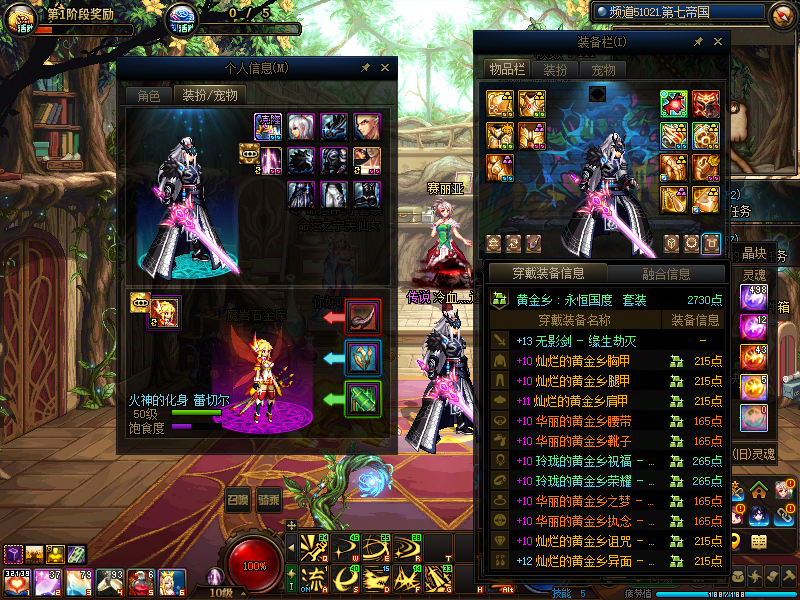Select the red demon mask equipment slot
Image resolution: width=800 pixels, height=600 pixels.
click(x=706, y=104)
